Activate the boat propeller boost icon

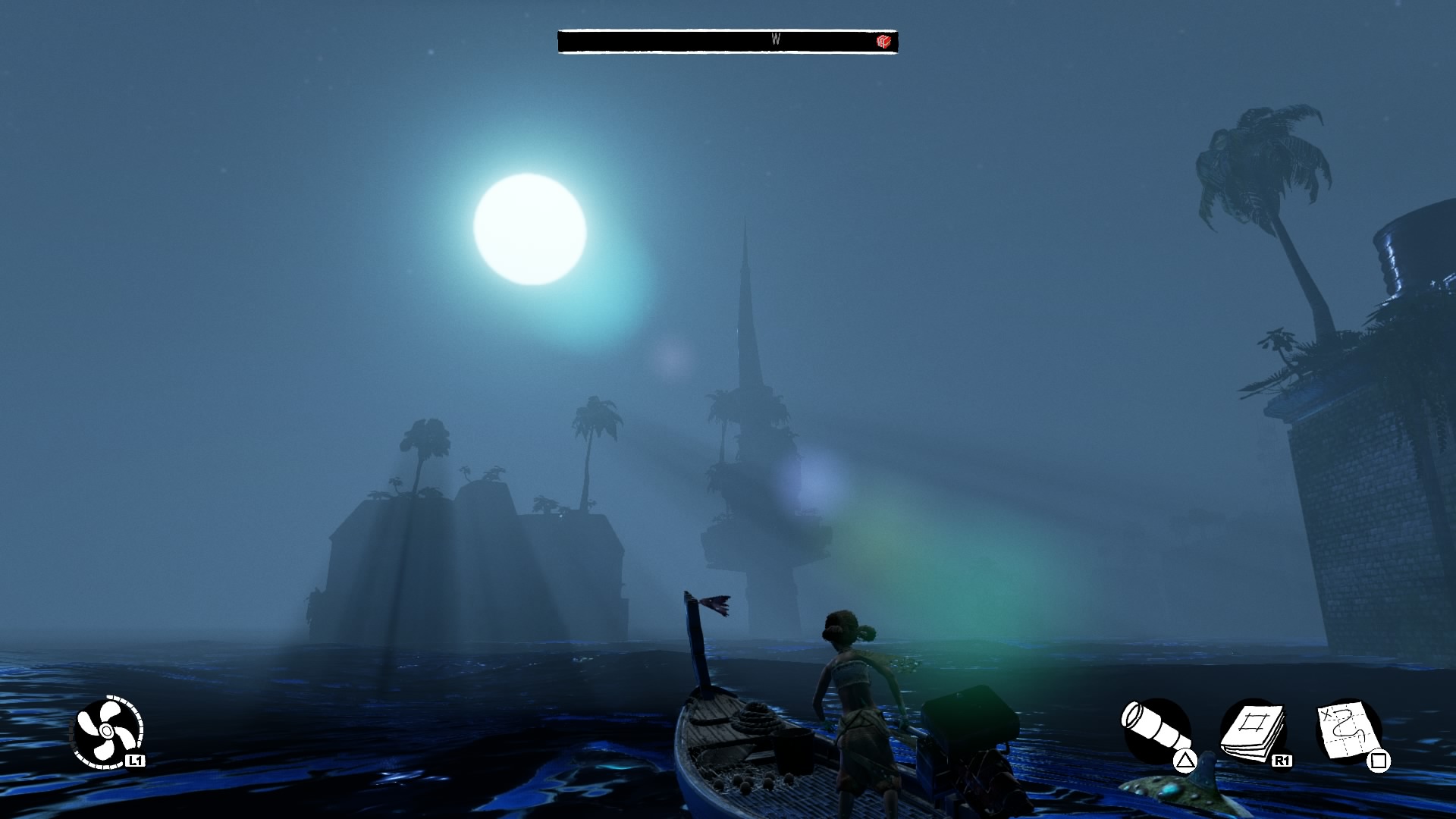108,731
